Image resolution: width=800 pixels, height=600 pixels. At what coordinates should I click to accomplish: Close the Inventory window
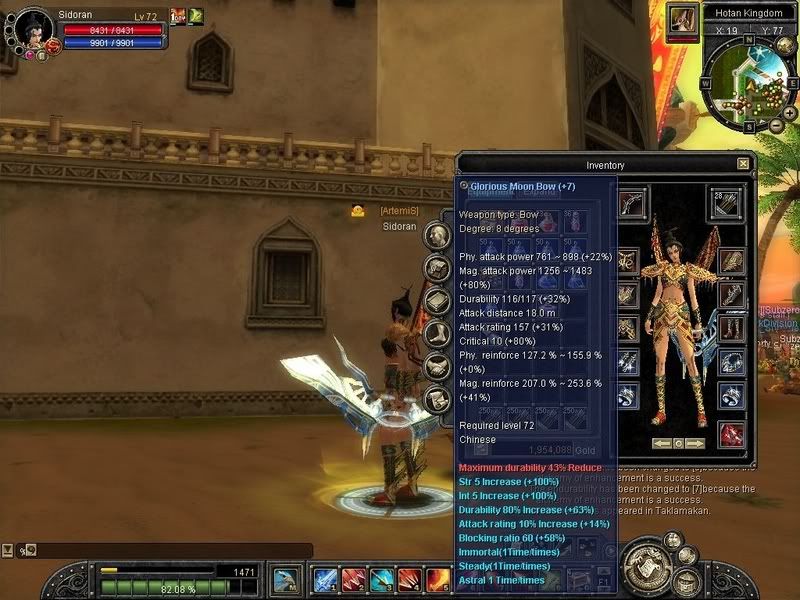(742, 164)
